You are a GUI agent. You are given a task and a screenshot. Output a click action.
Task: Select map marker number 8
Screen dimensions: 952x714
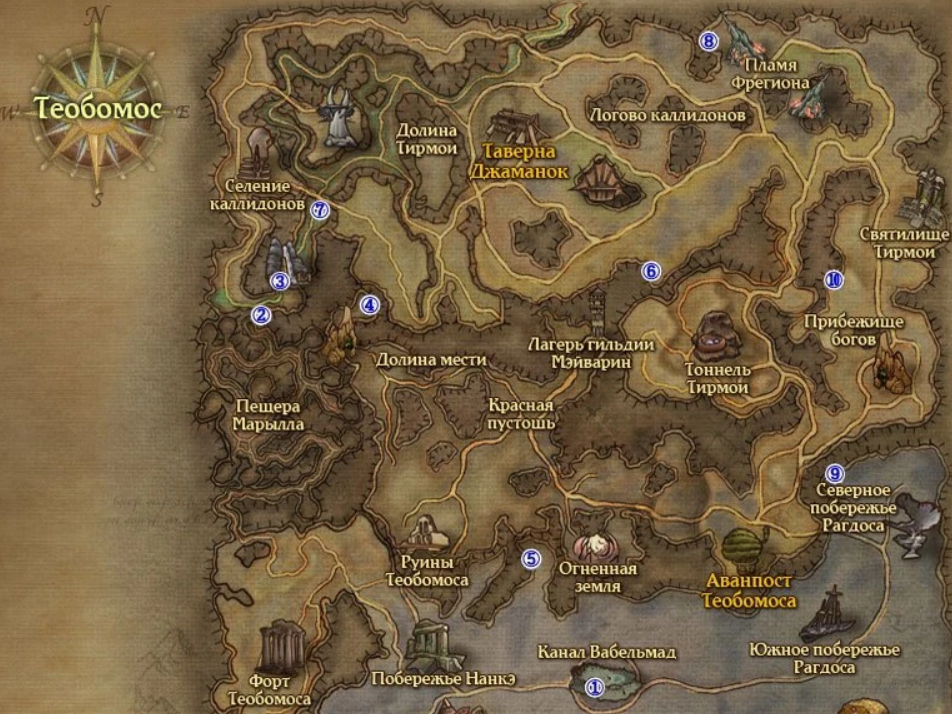coord(709,41)
